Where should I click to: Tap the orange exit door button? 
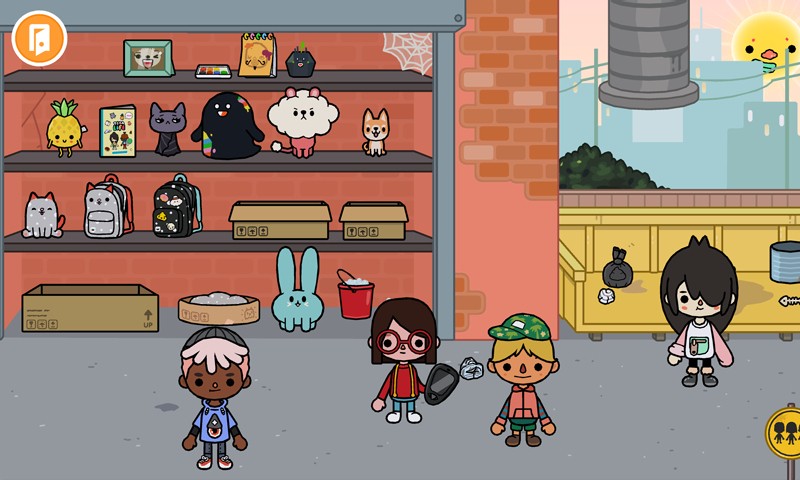(39, 39)
